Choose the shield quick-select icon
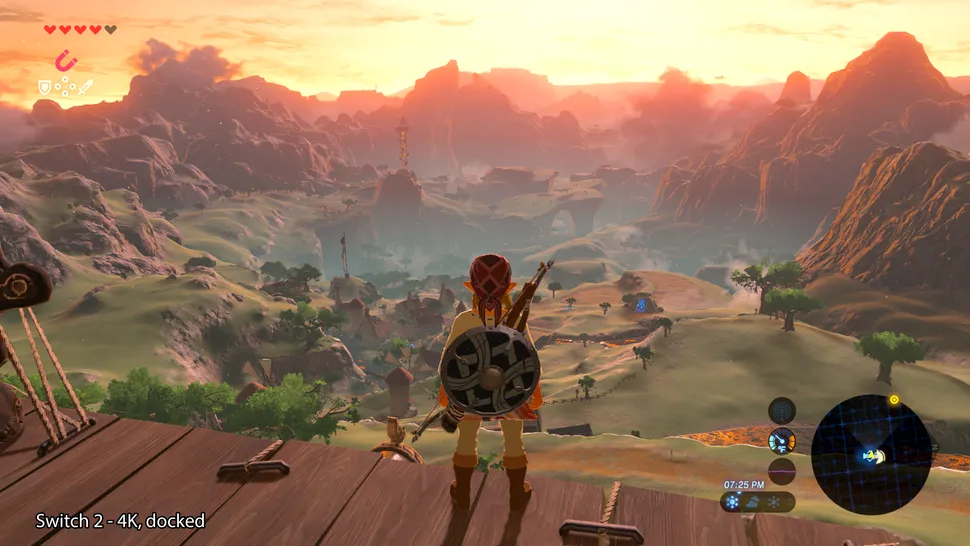This screenshot has height=546, width=970. click(x=44, y=88)
